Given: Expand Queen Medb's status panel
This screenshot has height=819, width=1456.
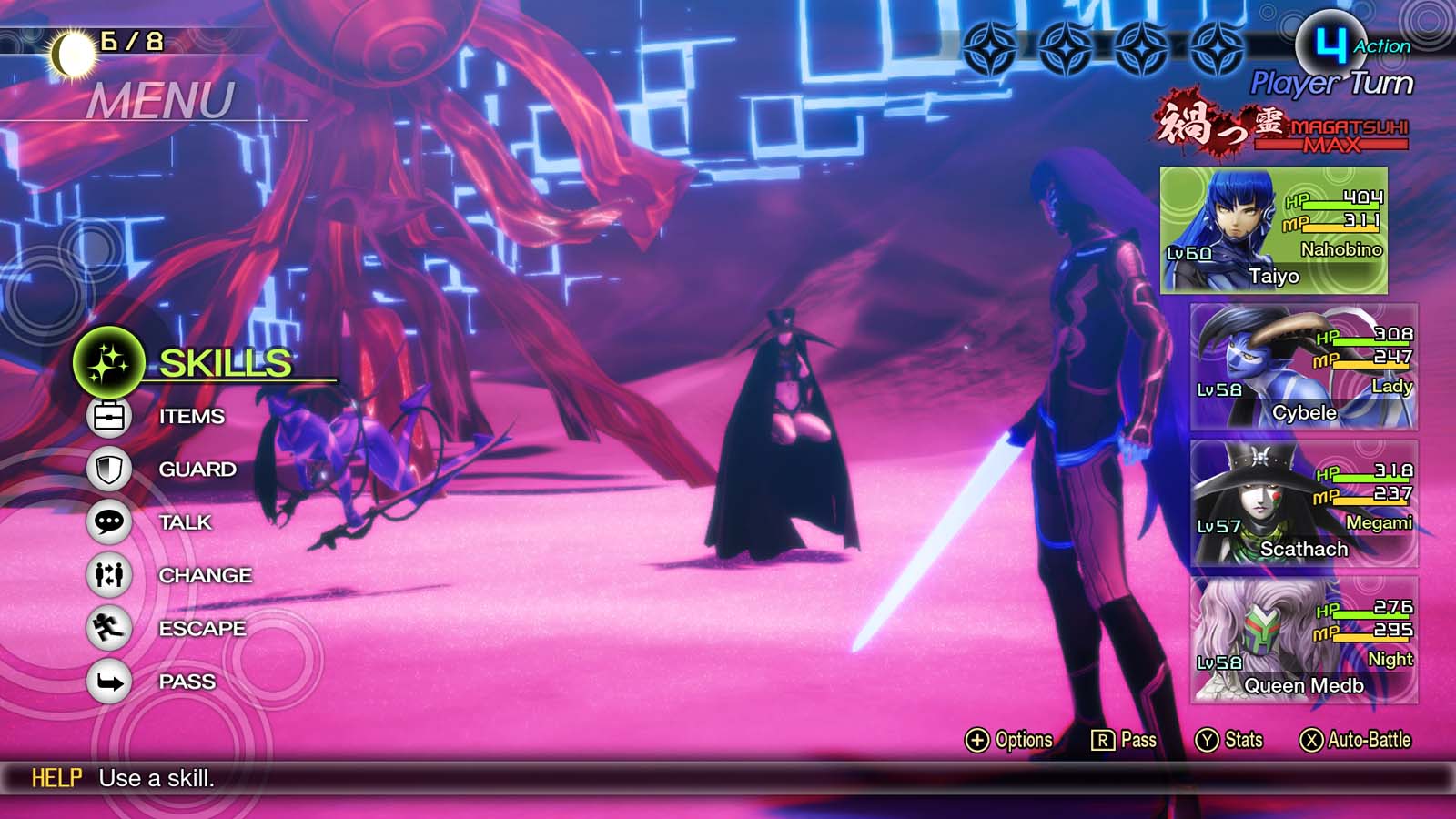Looking at the screenshot, I should click(1306, 642).
